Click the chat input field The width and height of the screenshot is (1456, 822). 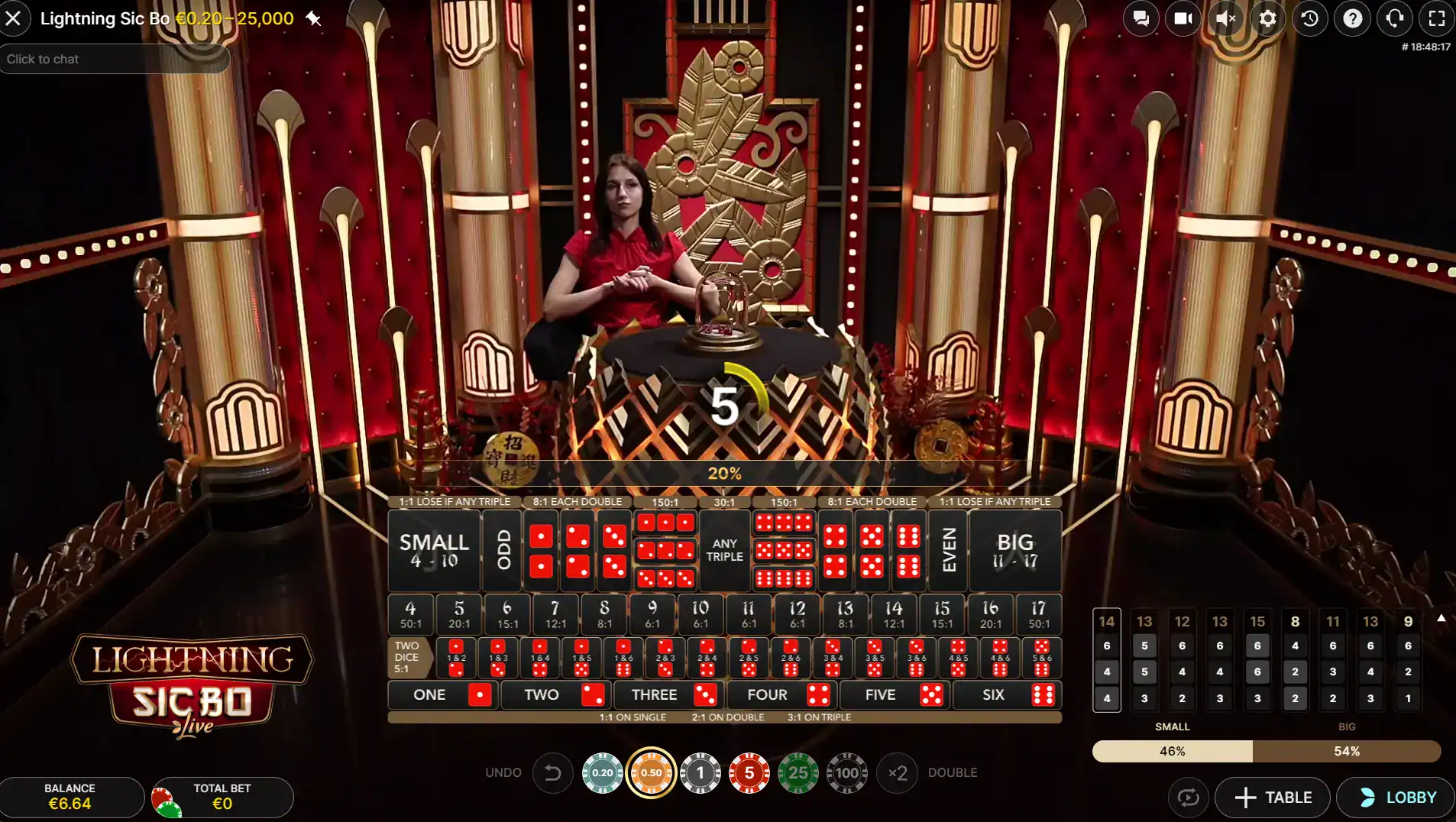115,59
